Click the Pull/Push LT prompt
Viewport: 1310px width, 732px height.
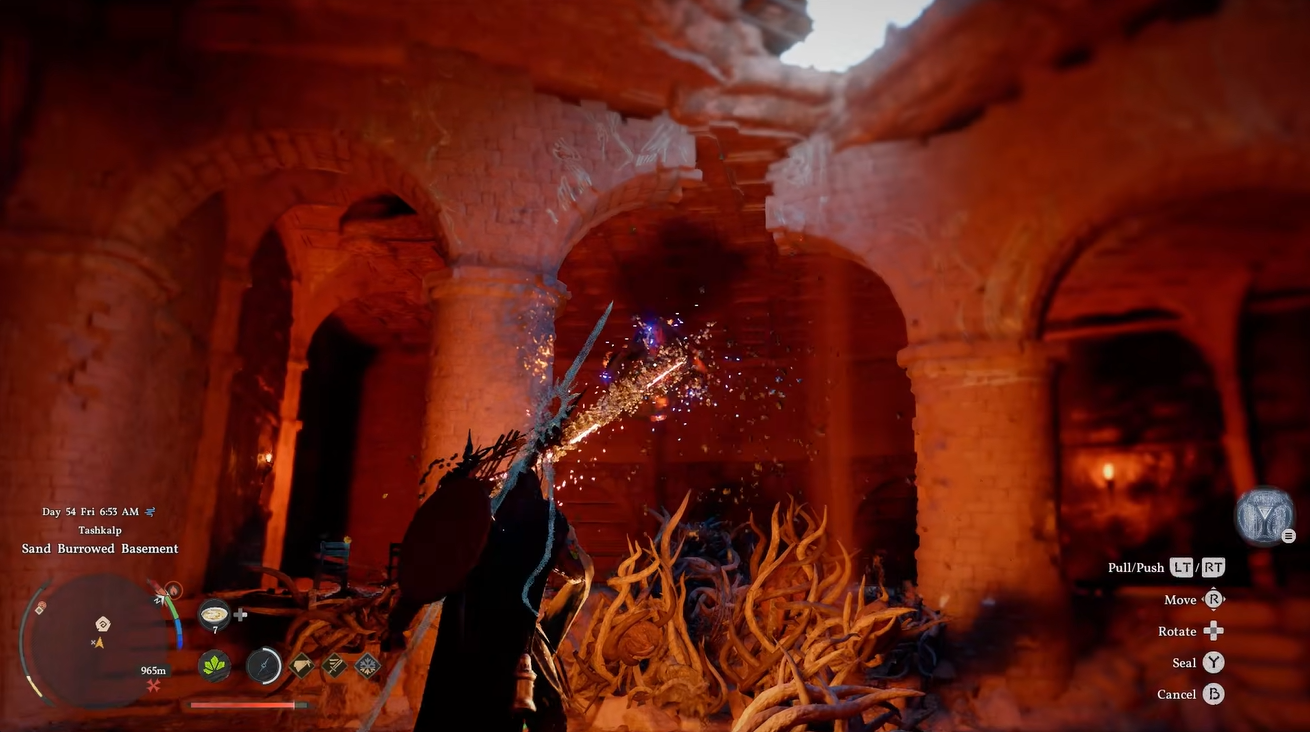(x=1181, y=567)
